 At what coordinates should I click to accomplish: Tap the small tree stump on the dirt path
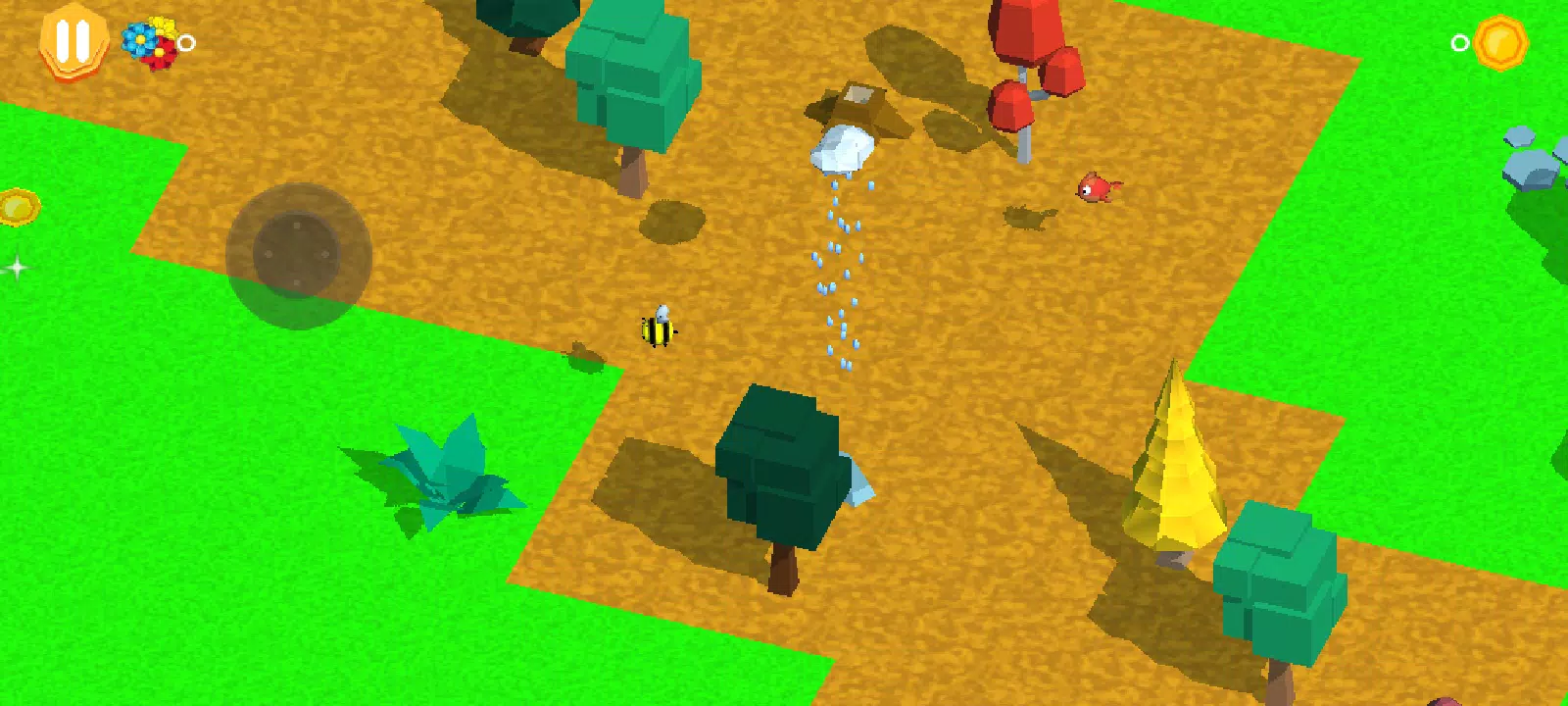(x=585, y=353)
